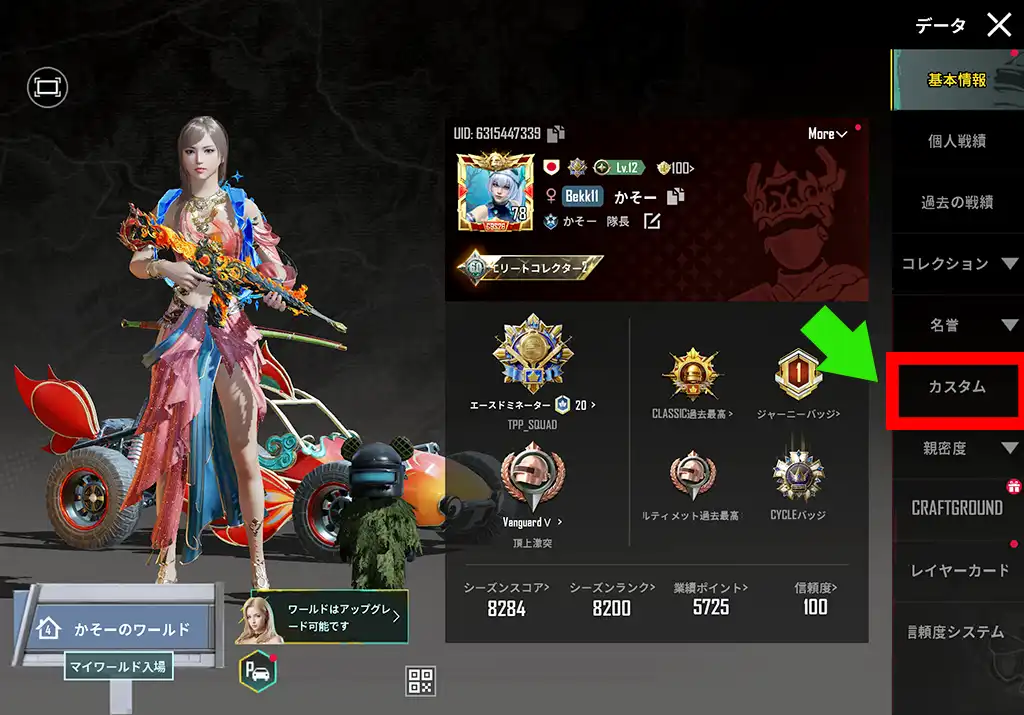The height and width of the screenshot is (715, 1024).
Task: Expand the コレクション section
Action: 958,264
